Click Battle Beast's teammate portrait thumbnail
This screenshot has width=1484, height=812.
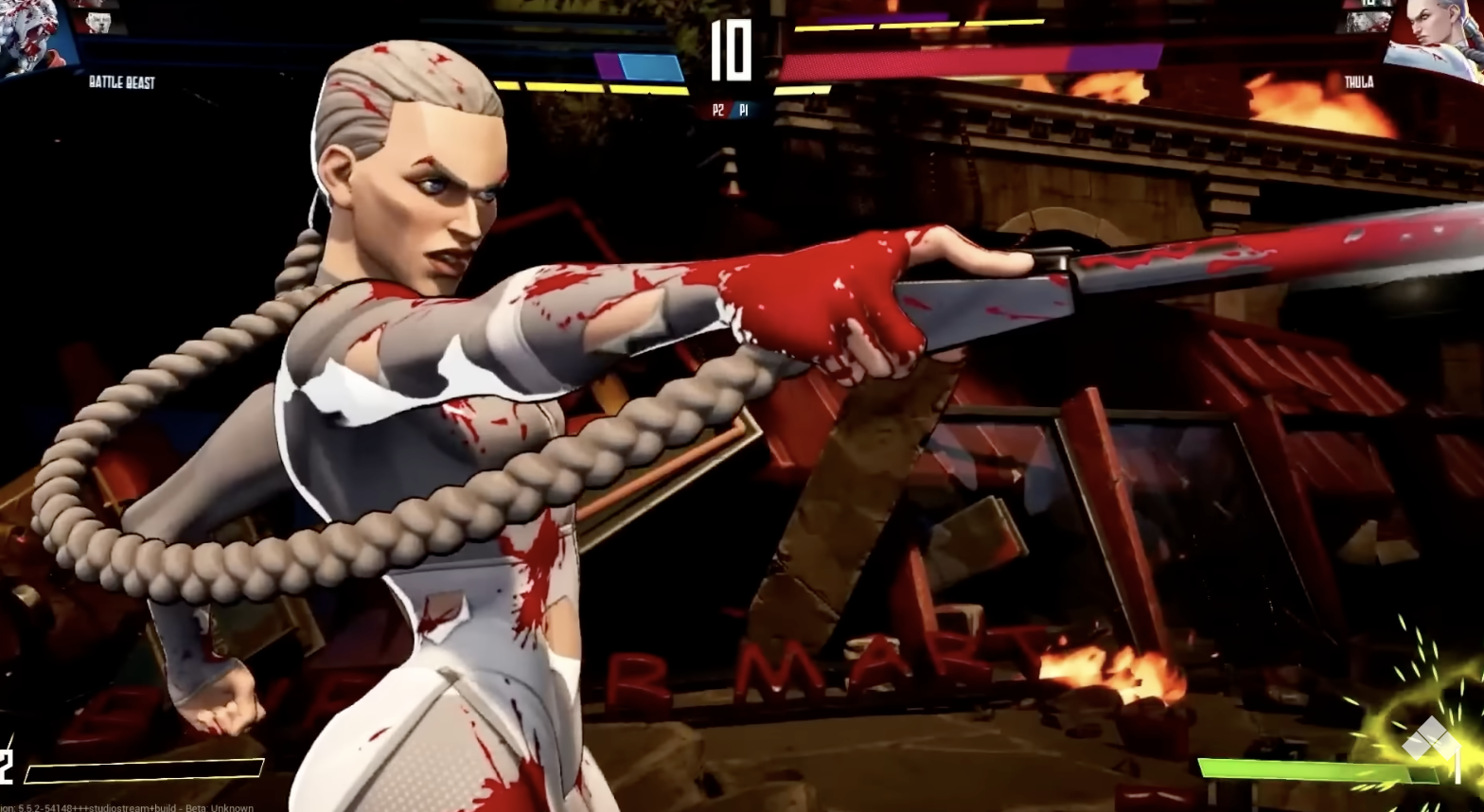(99, 21)
